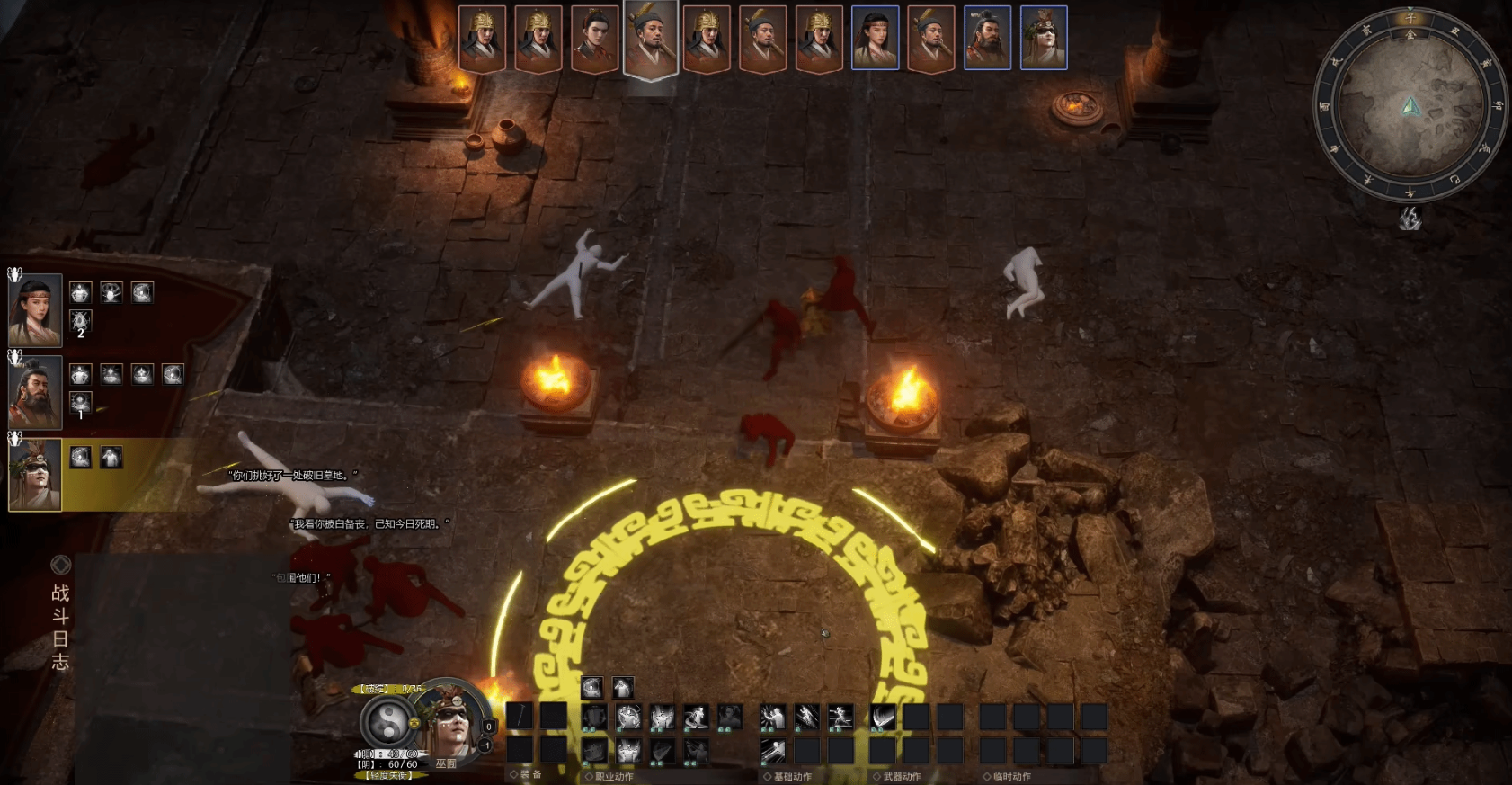Toggle the 临时动作 temporary actions label
The height and width of the screenshot is (785, 1512).
click(1010, 776)
